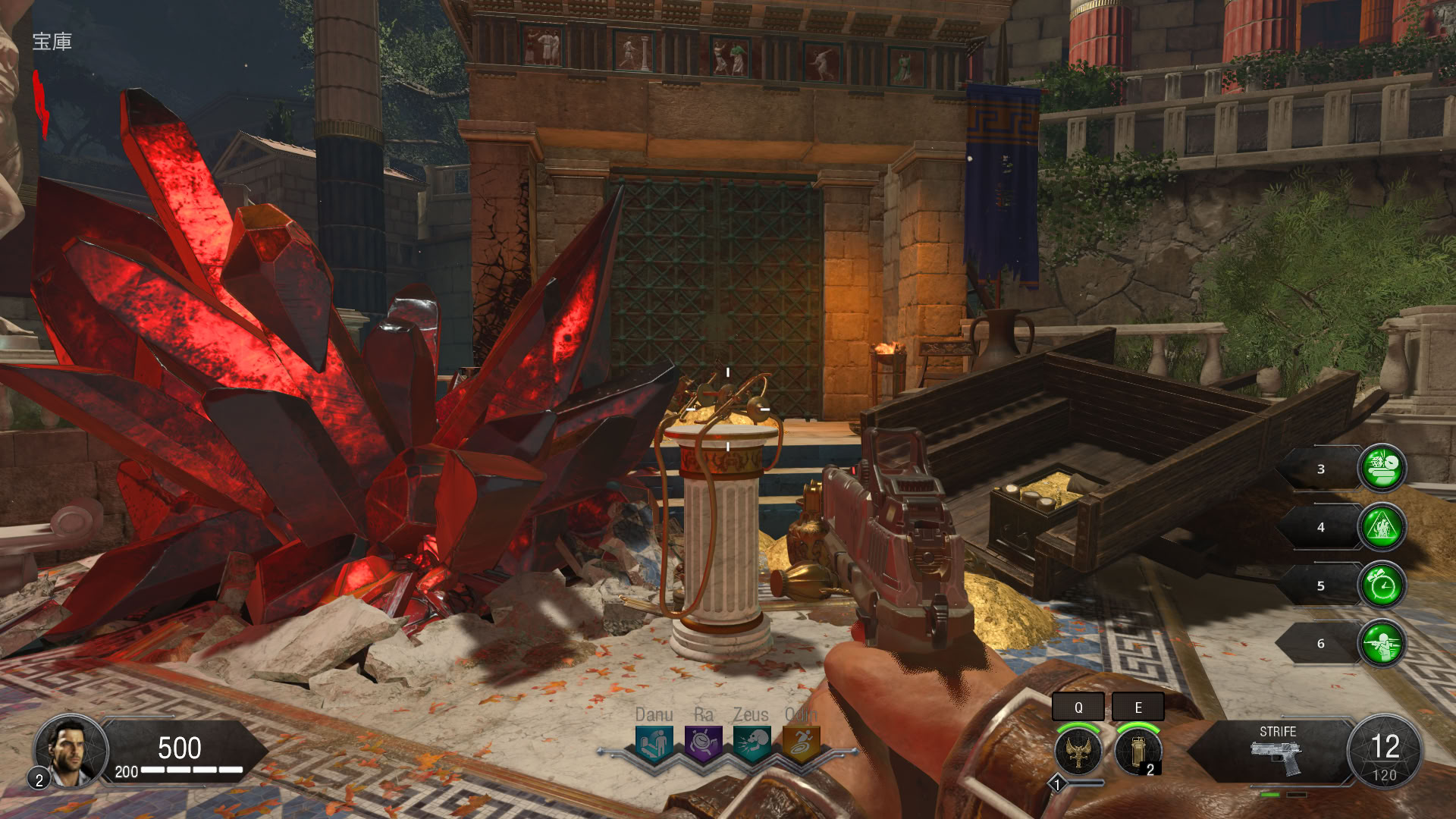Activate the elixir in slot 3
This screenshot has height=819, width=1456.
pyautogui.click(x=1382, y=468)
